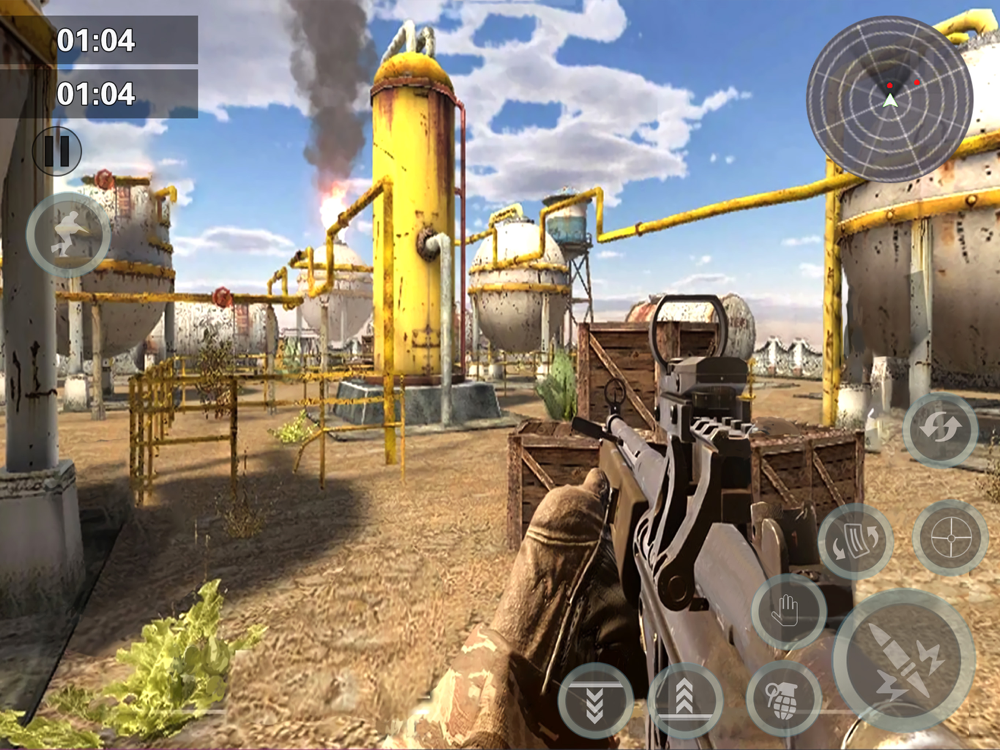The image size is (1000, 750).
Task: Use the open hand melee button
Action: click(789, 612)
